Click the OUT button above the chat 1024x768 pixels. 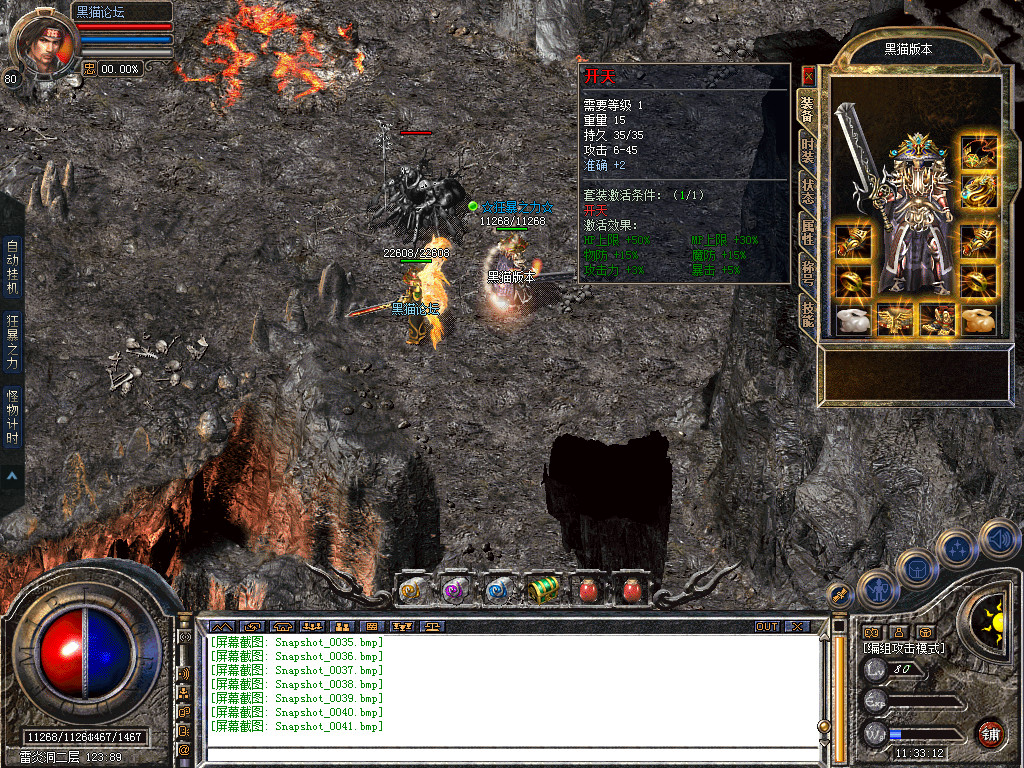point(766,626)
